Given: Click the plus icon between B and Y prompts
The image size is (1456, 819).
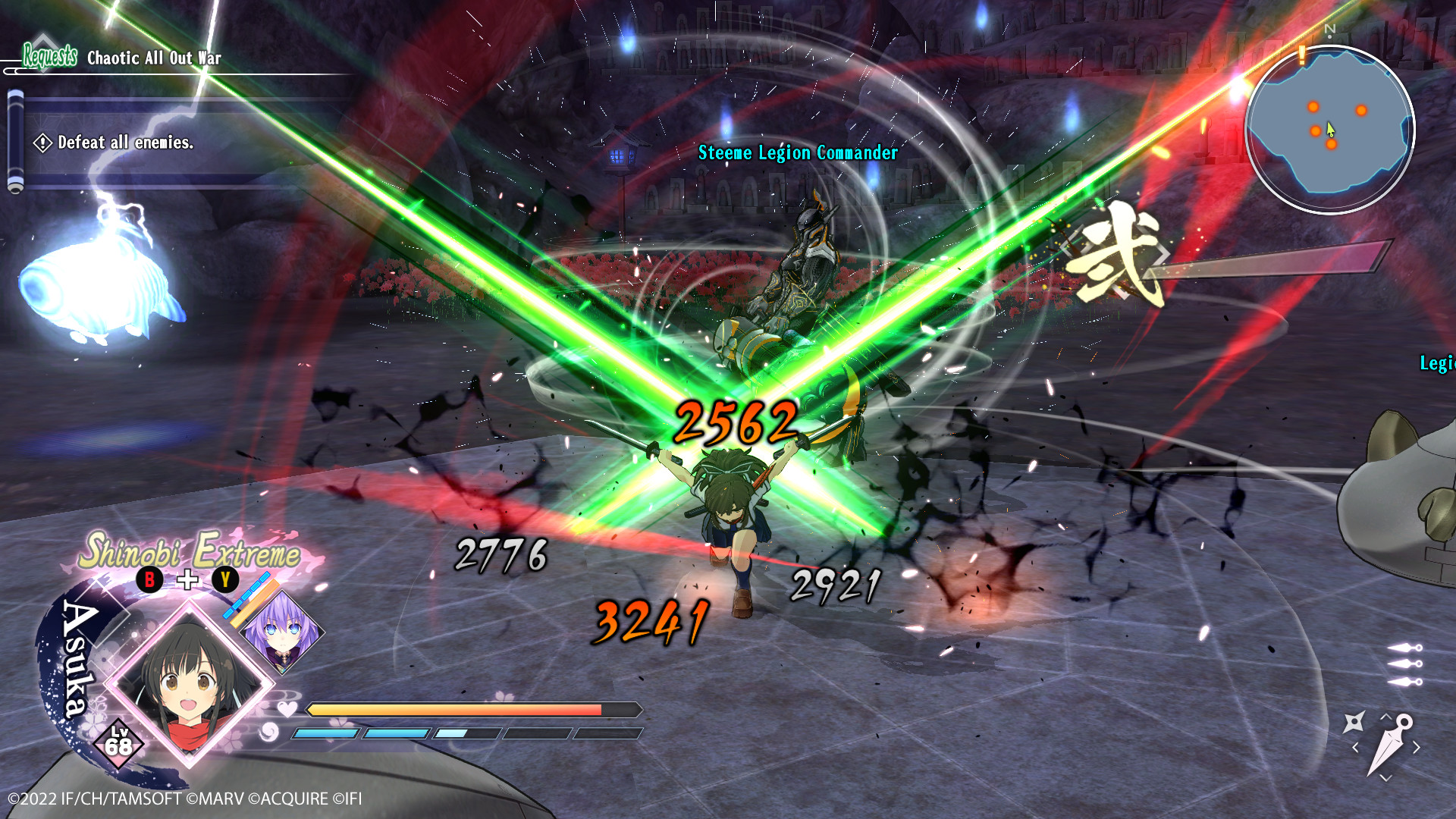Looking at the screenshot, I should 187,580.
